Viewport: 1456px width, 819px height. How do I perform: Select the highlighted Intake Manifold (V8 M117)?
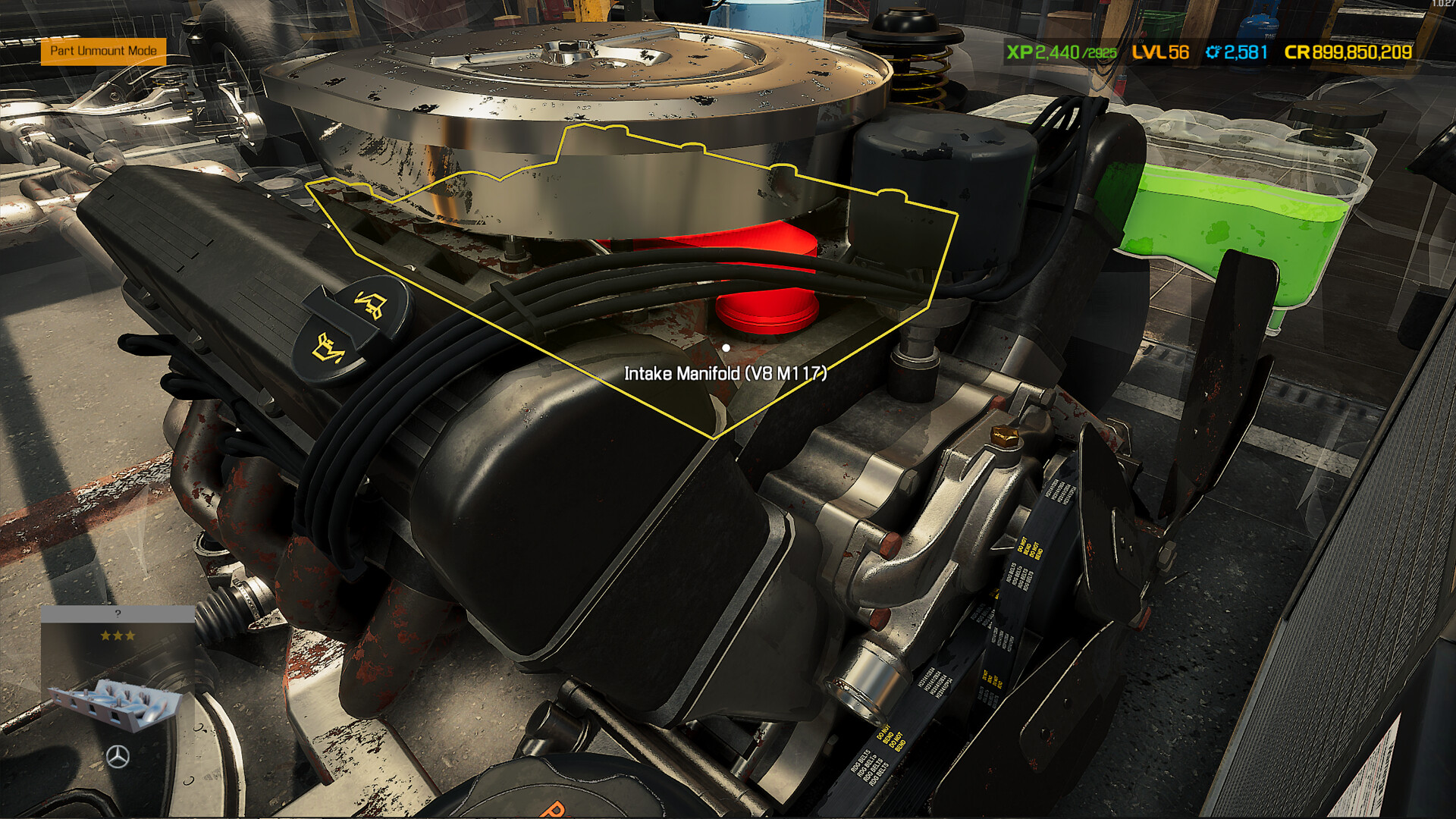coord(727,347)
